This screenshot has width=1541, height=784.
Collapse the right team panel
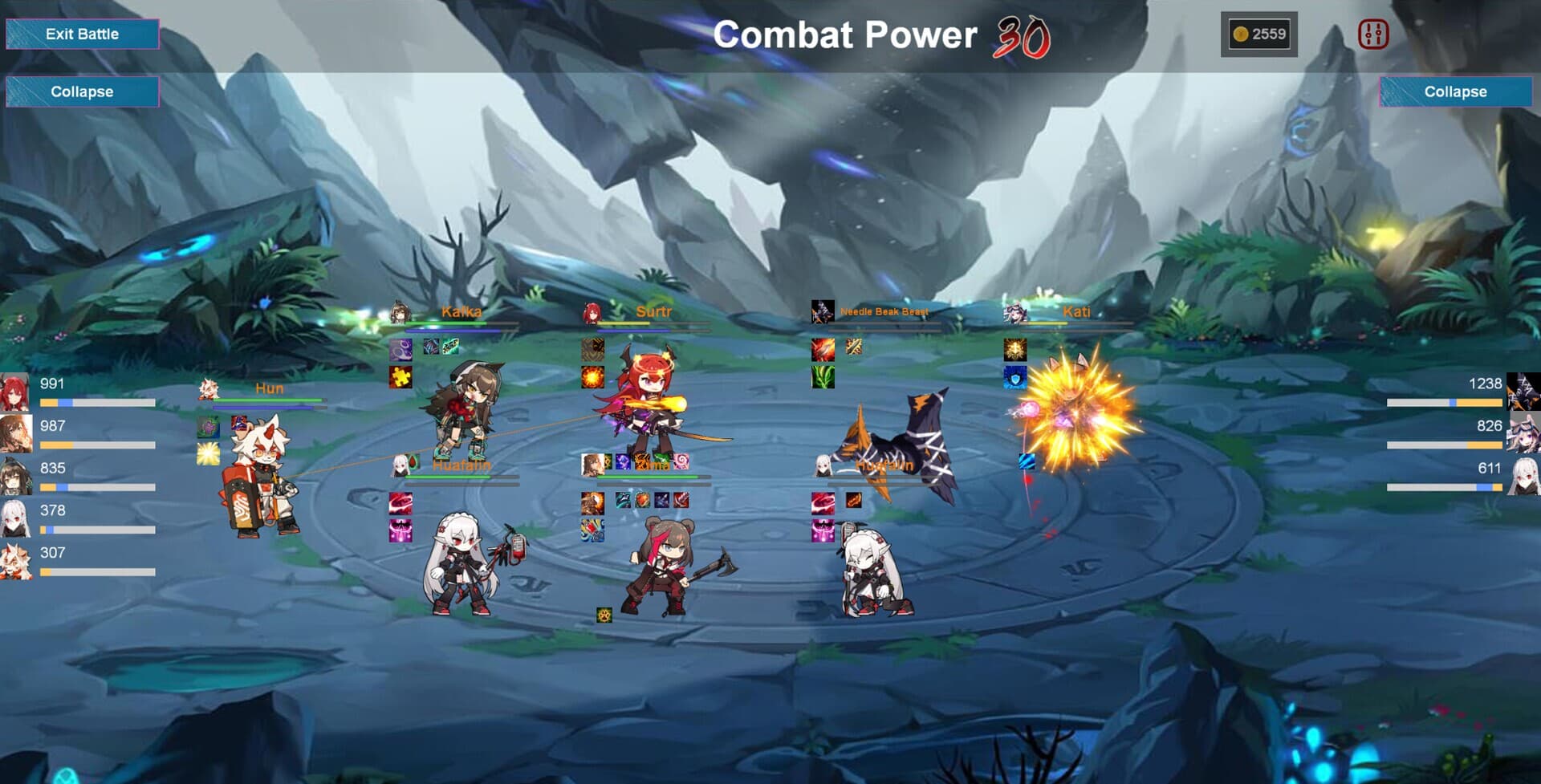pos(1457,91)
